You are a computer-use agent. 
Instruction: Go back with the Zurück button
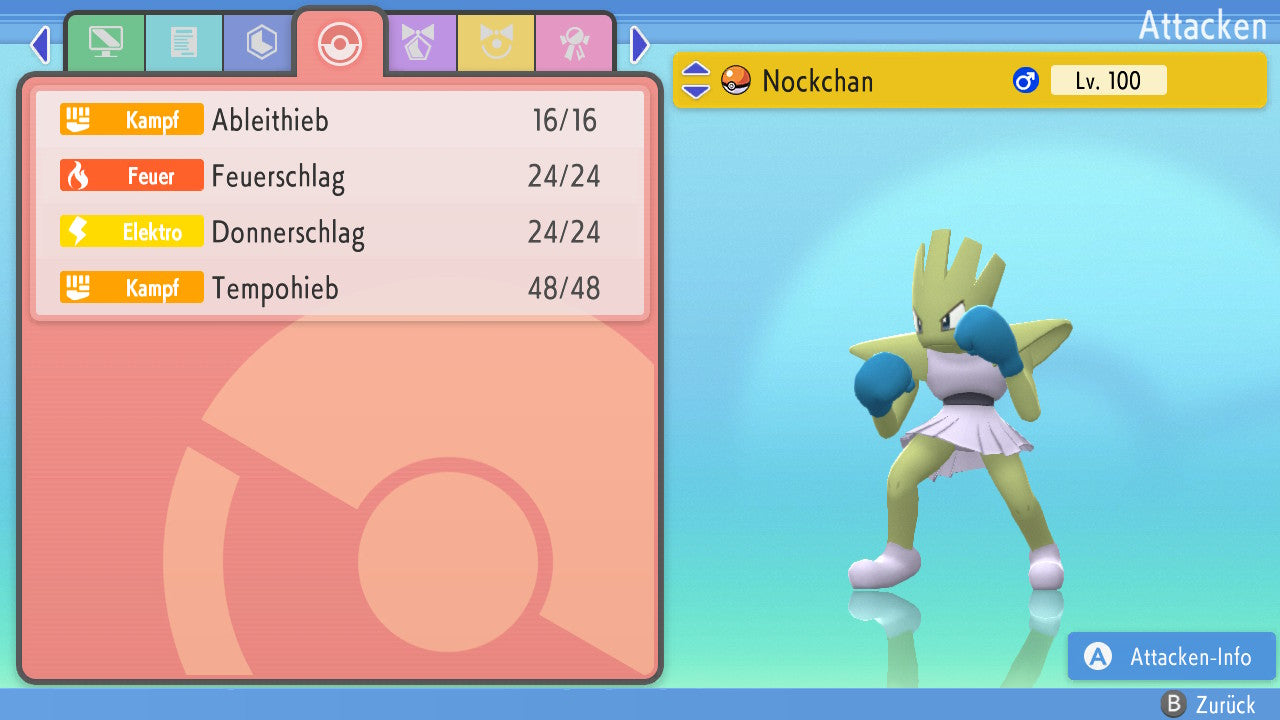click(x=1208, y=705)
